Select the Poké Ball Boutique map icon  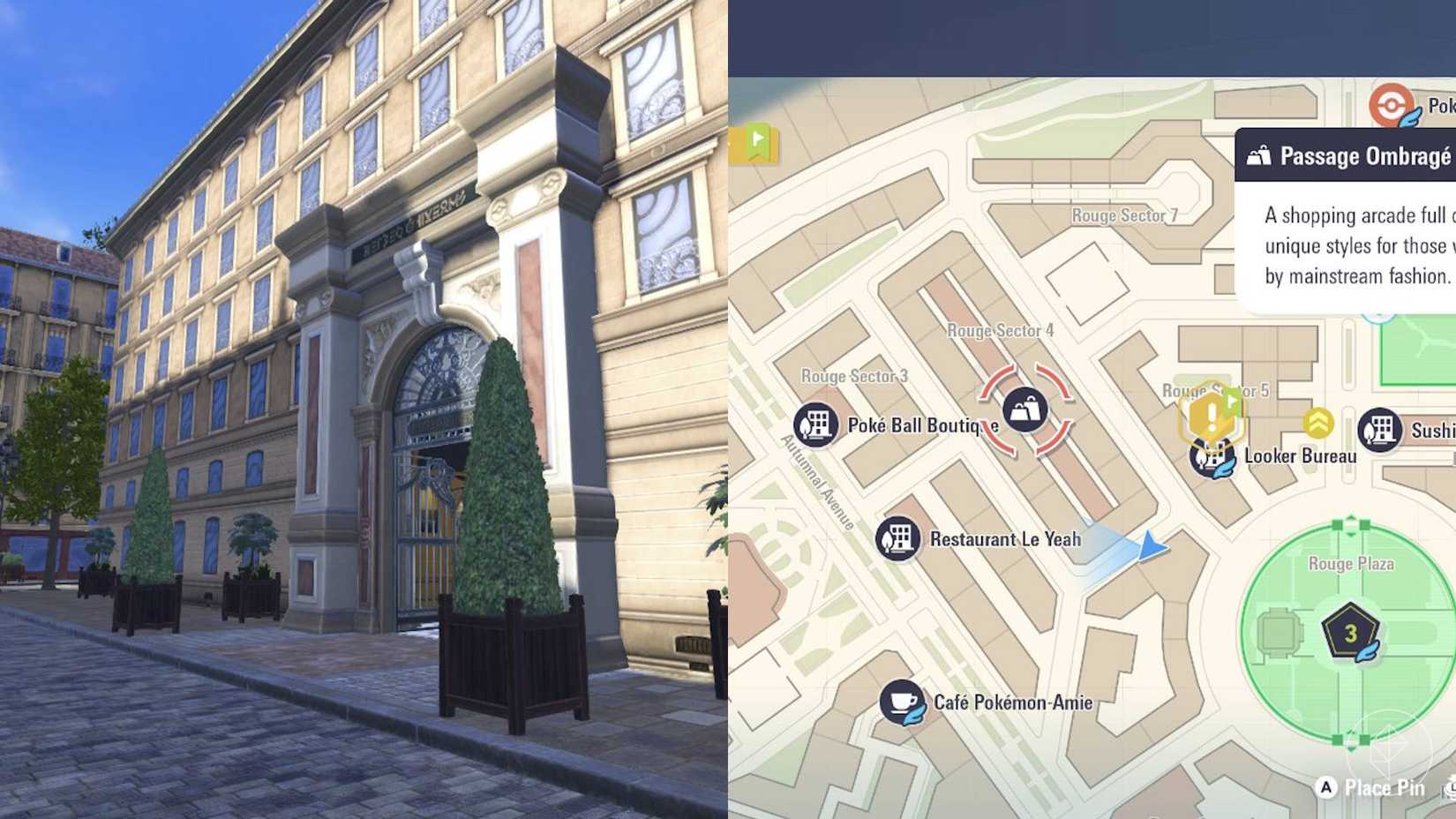coord(816,424)
